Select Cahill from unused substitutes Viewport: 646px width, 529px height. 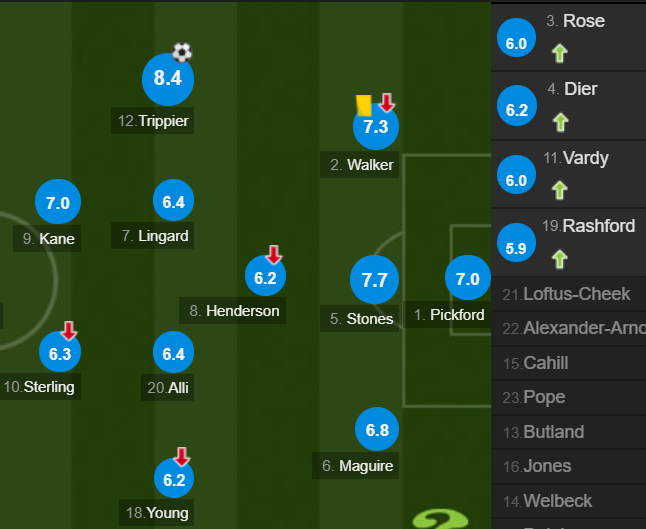click(568, 363)
